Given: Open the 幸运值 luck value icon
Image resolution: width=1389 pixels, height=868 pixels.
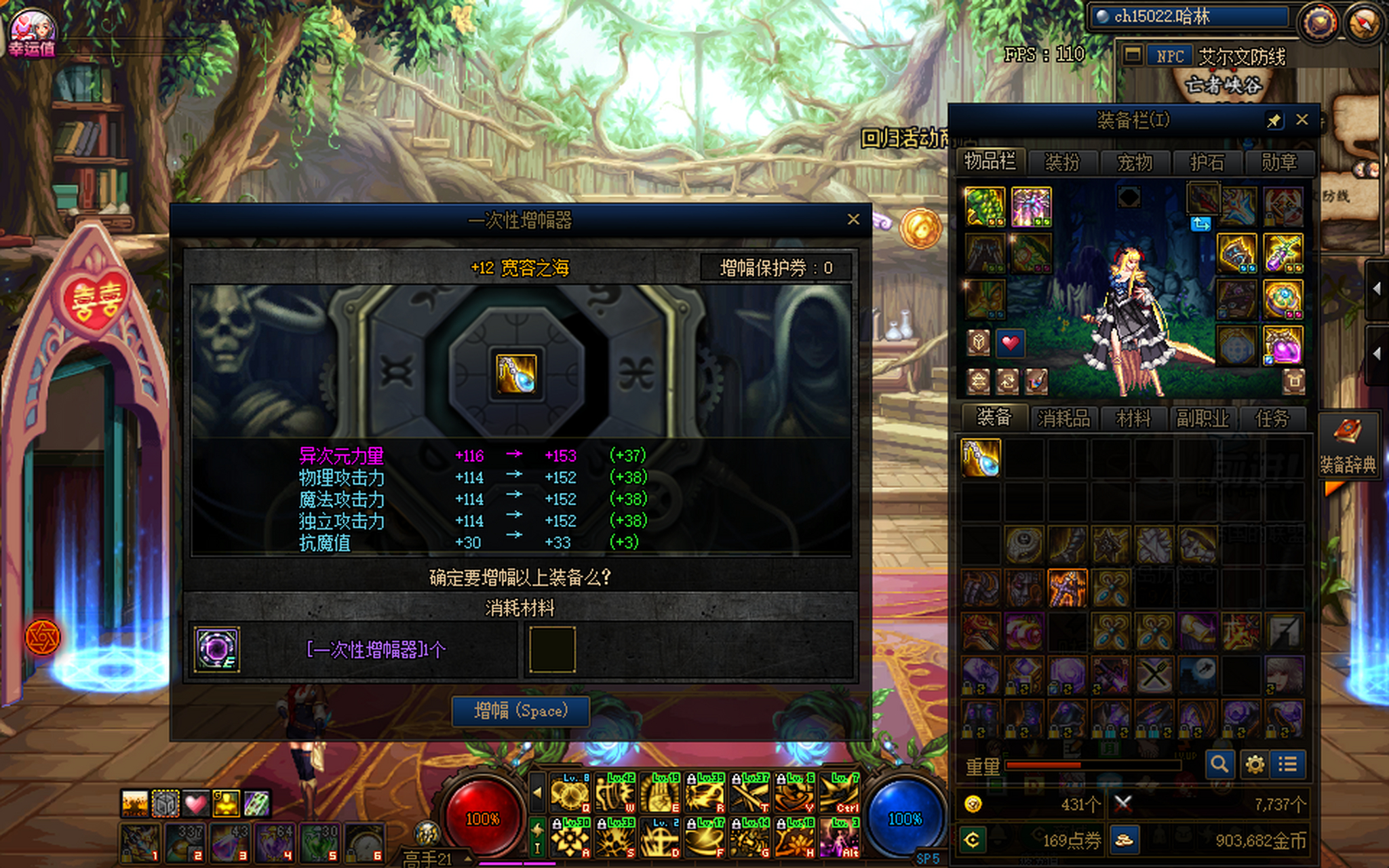Looking at the screenshot, I should (x=32, y=32).
